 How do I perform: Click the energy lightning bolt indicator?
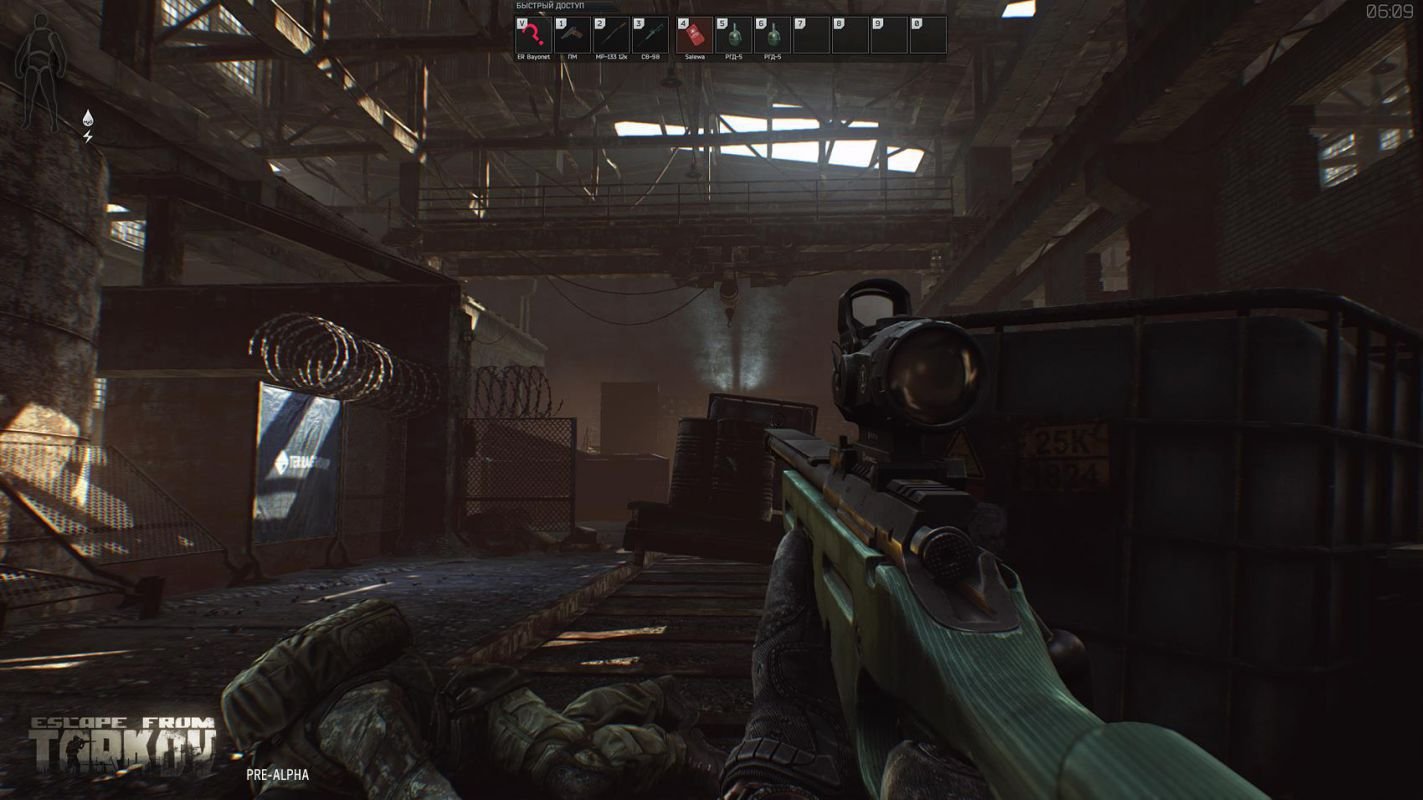tap(87, 137)
